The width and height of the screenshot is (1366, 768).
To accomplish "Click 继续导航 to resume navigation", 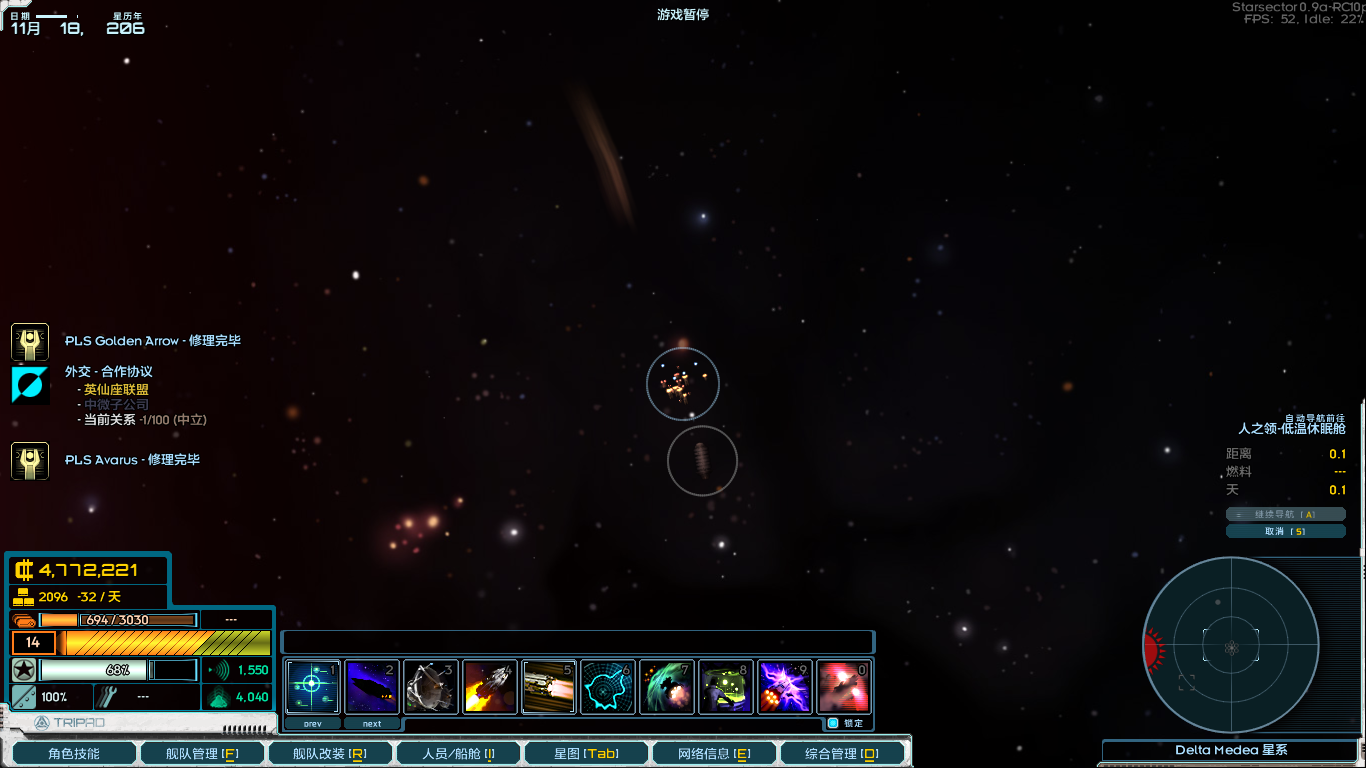I will click(1286, 513).
